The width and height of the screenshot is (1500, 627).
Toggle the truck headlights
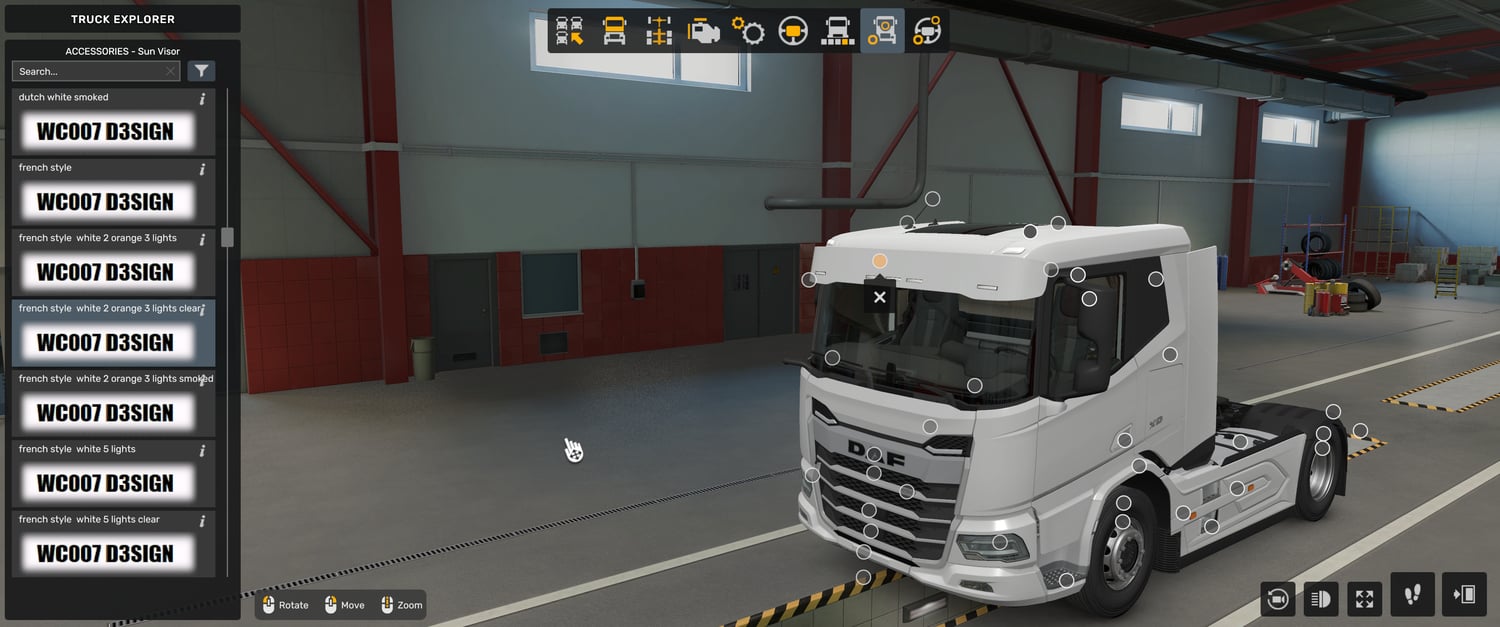click(x=1320, y=599)
